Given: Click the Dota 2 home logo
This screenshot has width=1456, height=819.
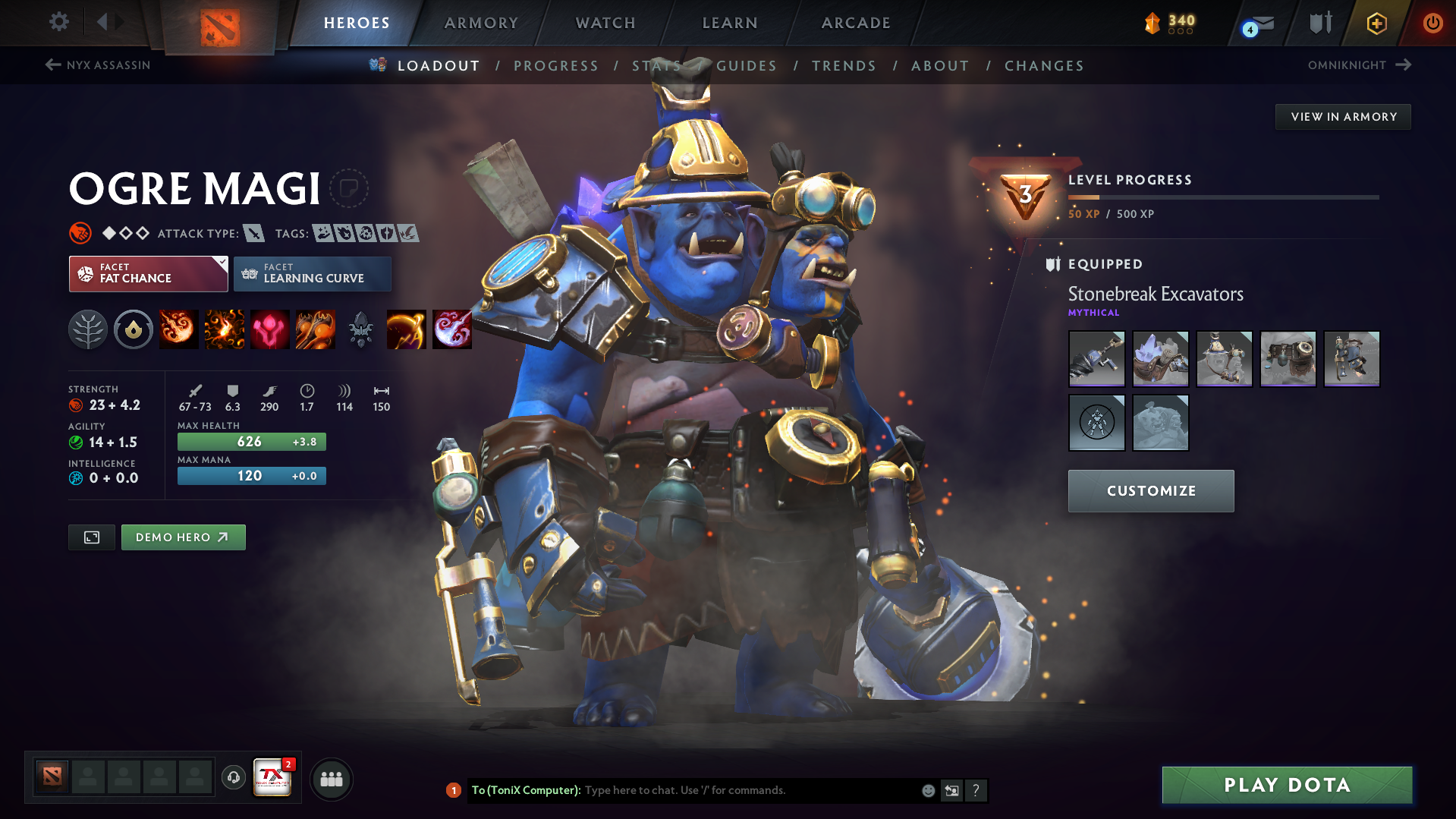Looking at the screenshot, I should (x=219, y=21).
